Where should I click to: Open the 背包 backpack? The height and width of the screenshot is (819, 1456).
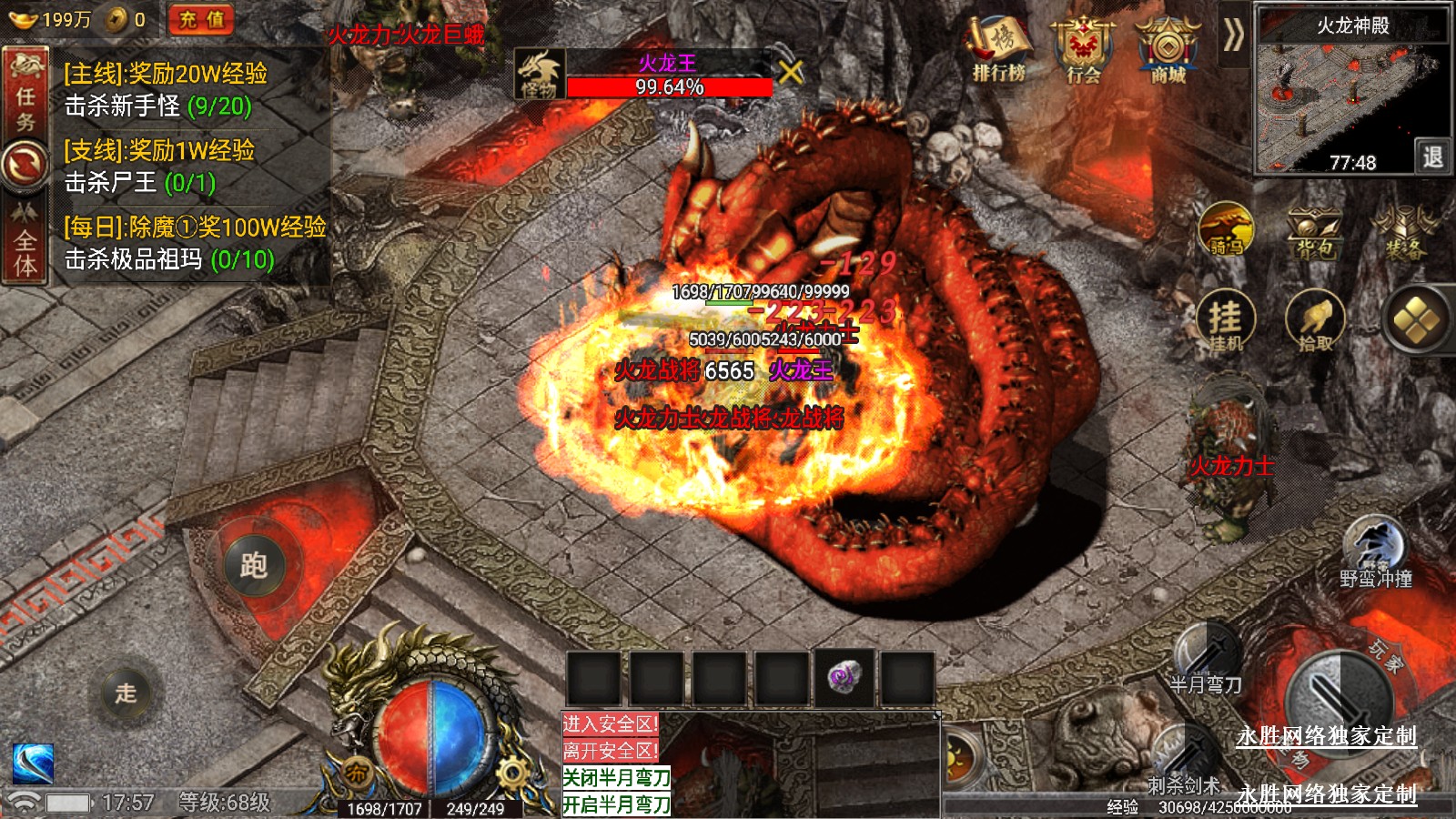[1314, 232]
